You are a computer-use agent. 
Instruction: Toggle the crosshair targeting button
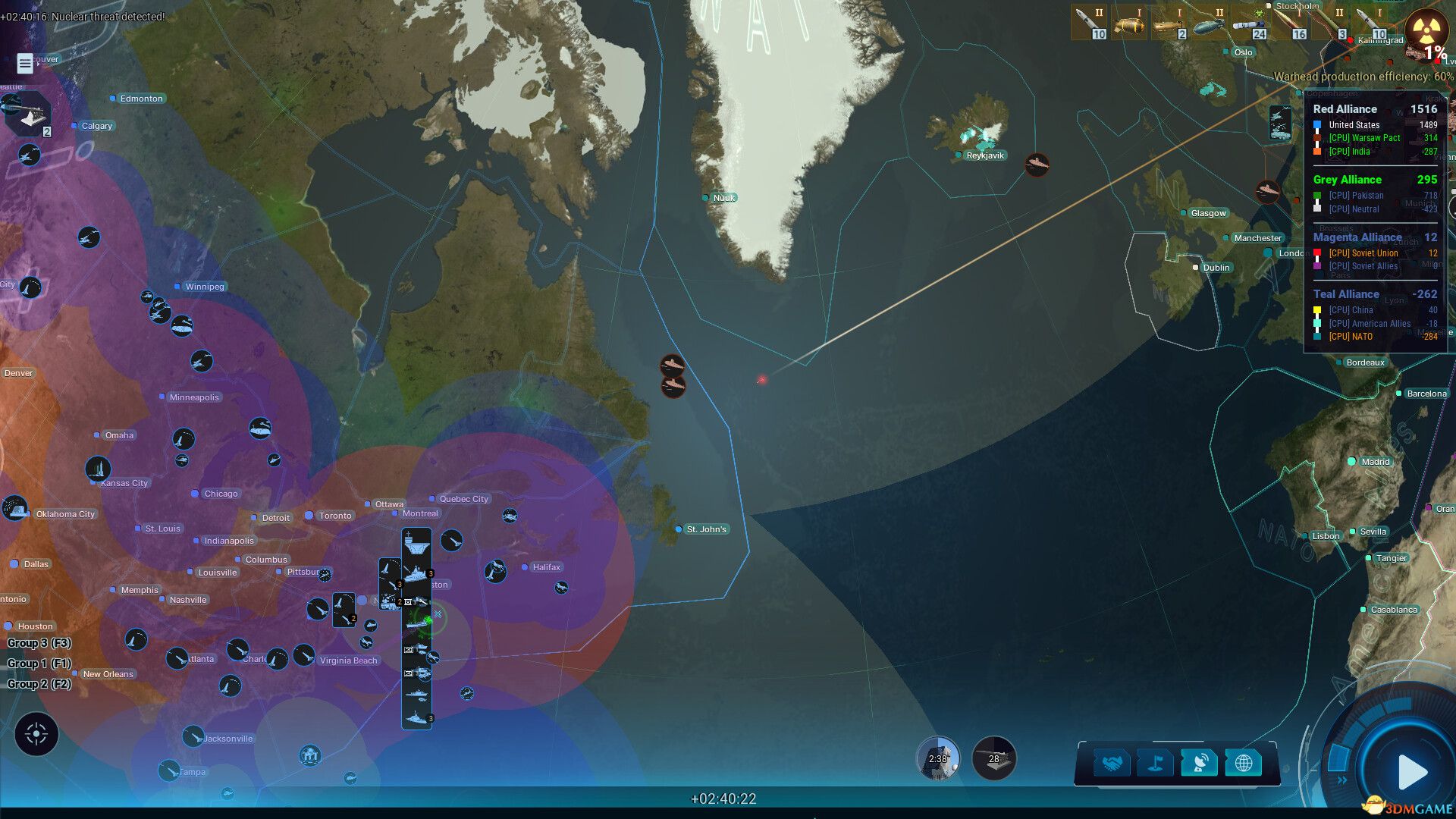point(36,733)
